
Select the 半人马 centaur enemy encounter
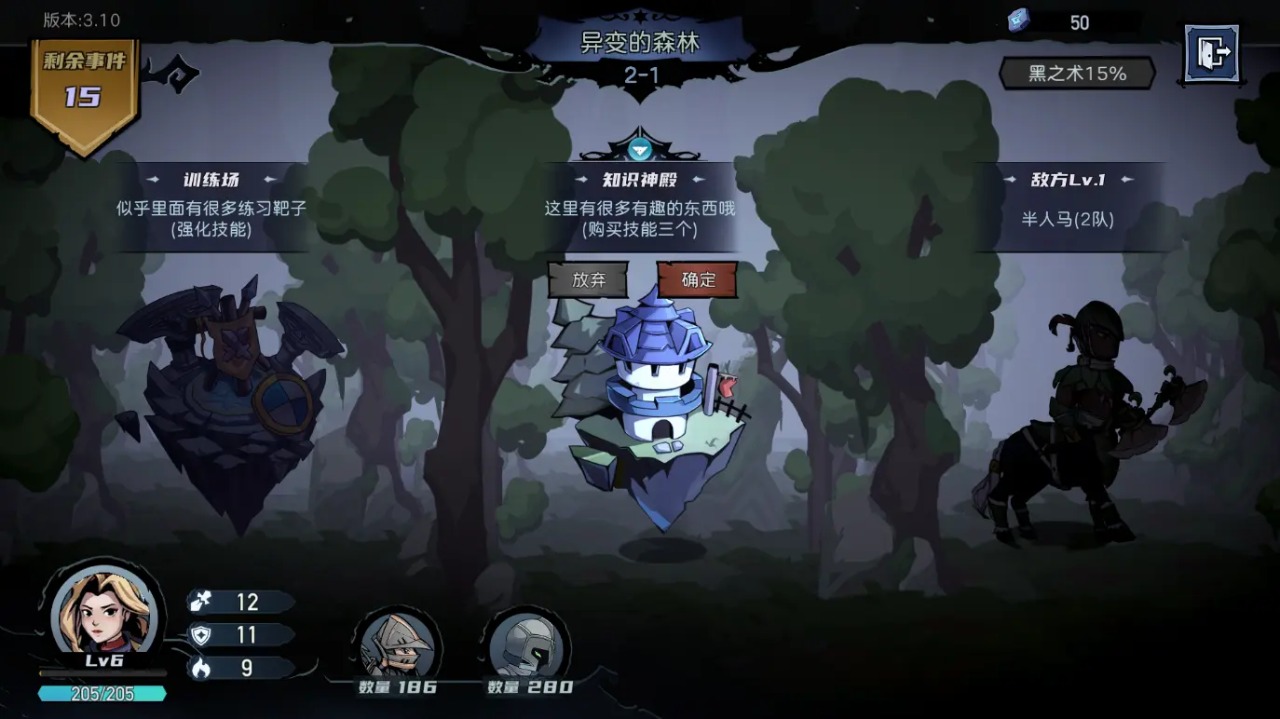pyautogui.click(x=1085, y=430)
